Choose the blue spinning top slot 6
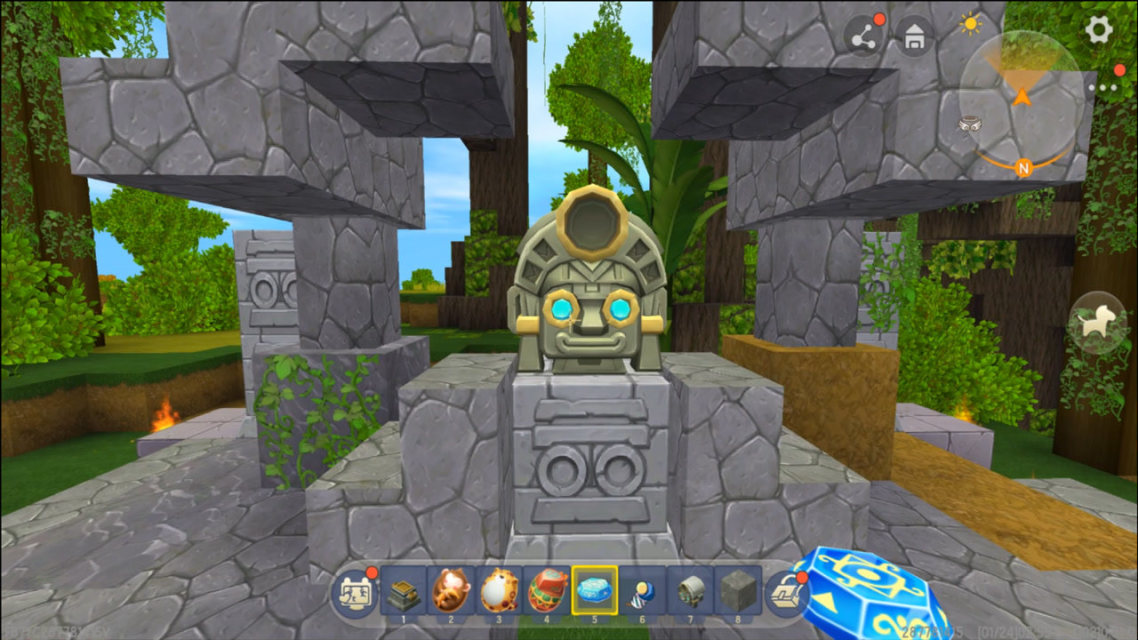Viewport: 1138px width, 640px height. pos(643,589)
